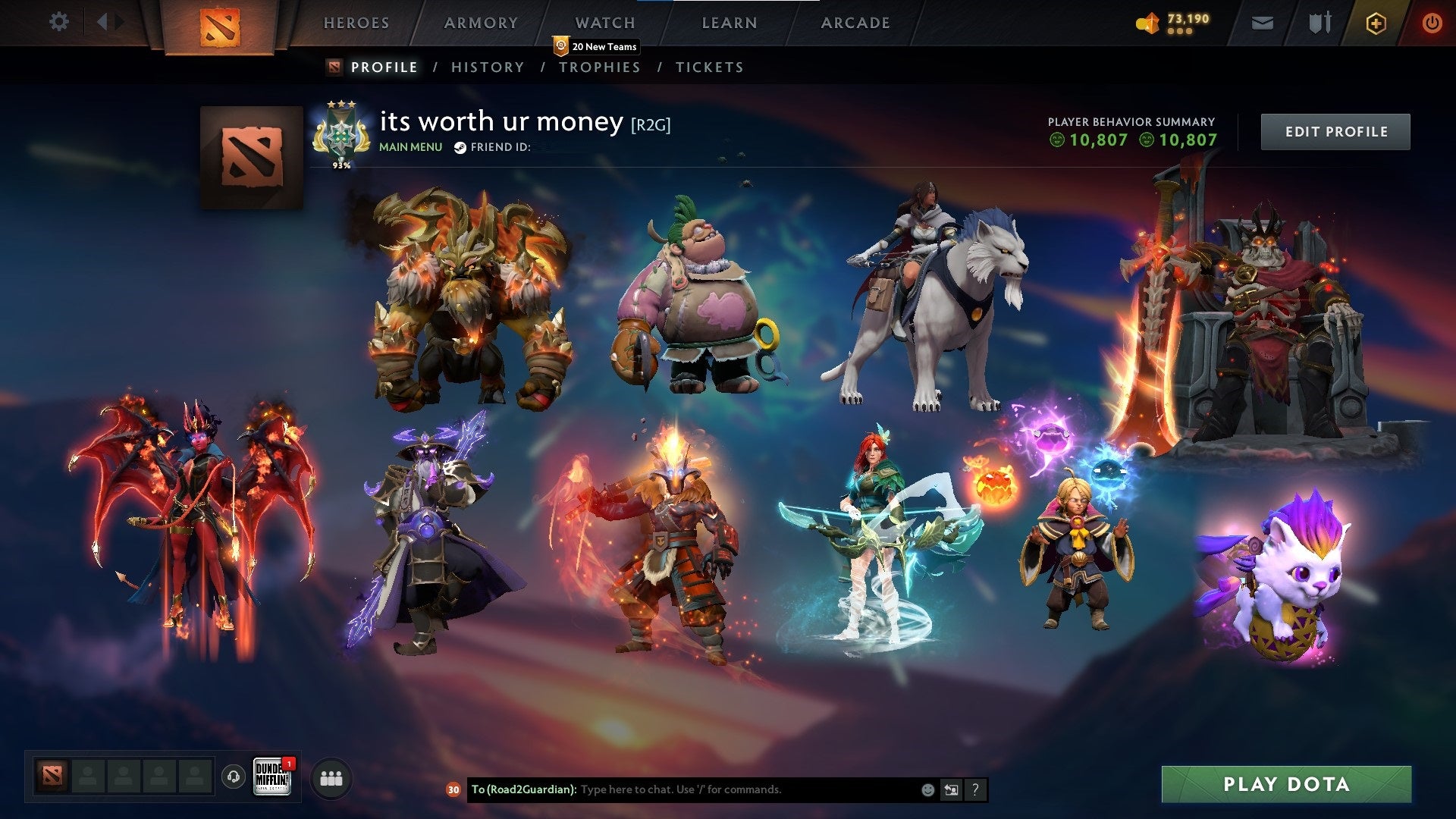The image size is (1456, 819).
Task: Click EDIT PROFILE
Action: 1335,131
